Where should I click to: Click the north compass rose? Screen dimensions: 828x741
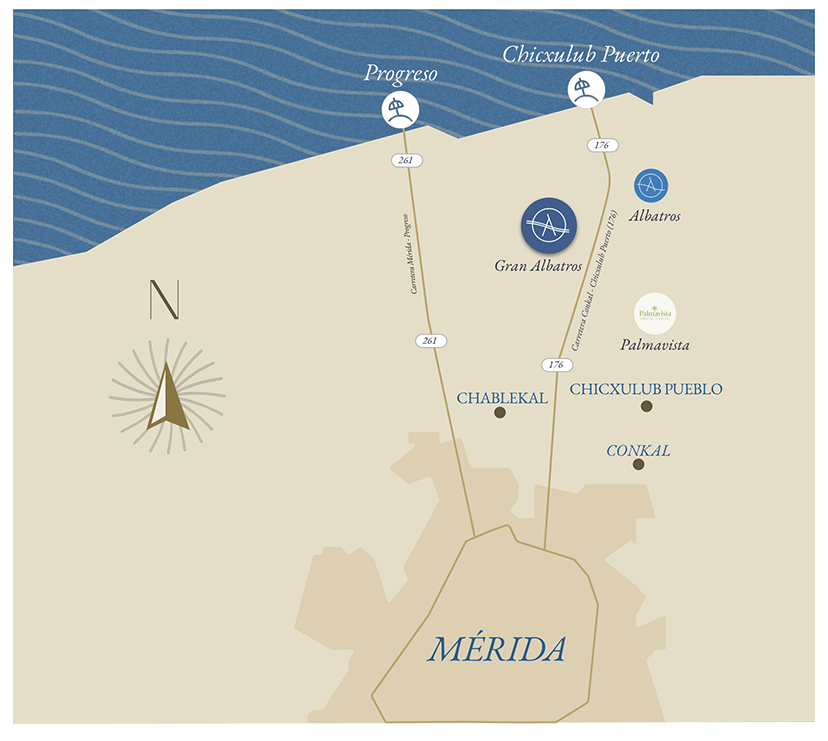click(167, 396)
